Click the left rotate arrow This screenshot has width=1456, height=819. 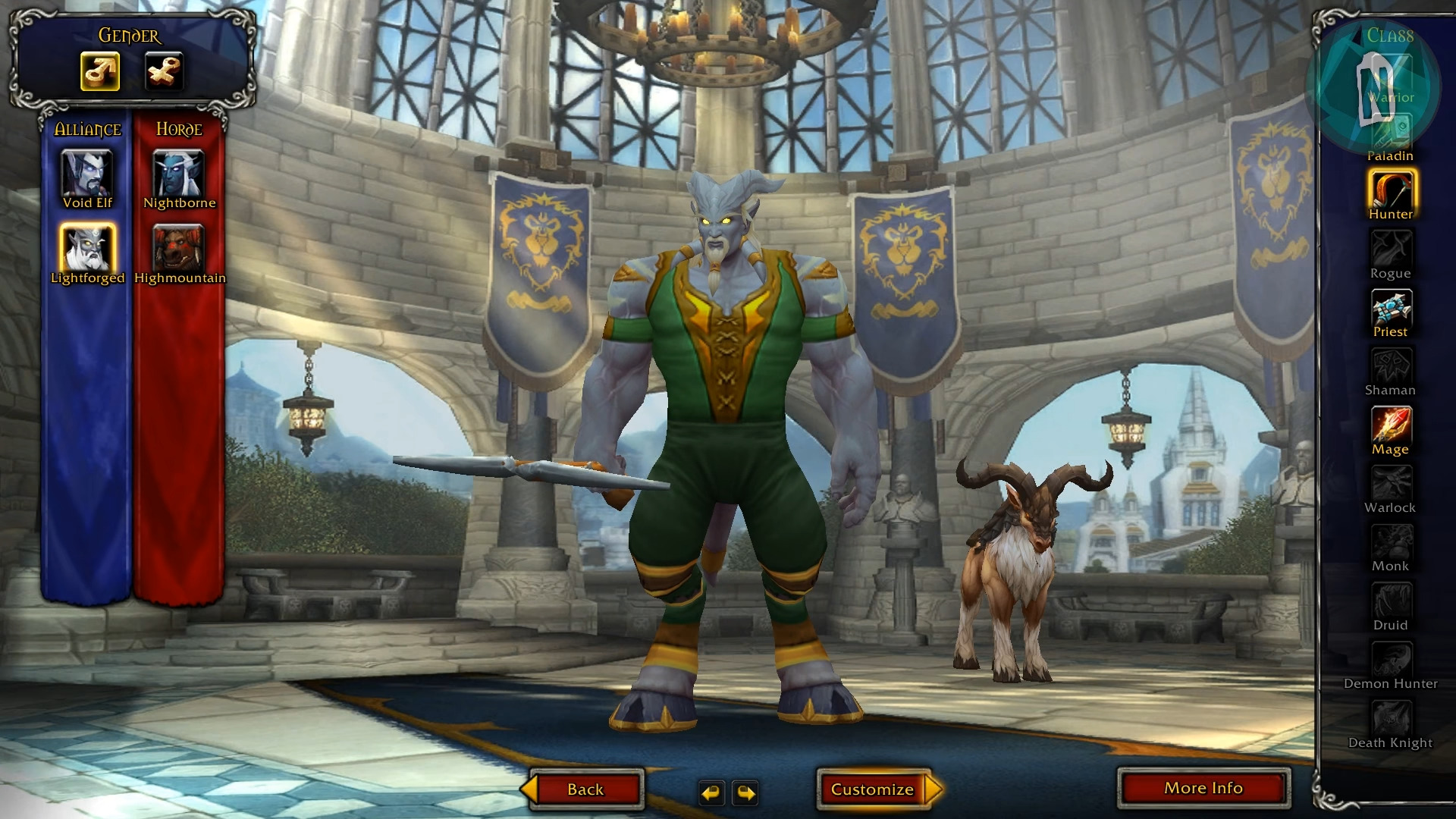[x=711, y=792]
